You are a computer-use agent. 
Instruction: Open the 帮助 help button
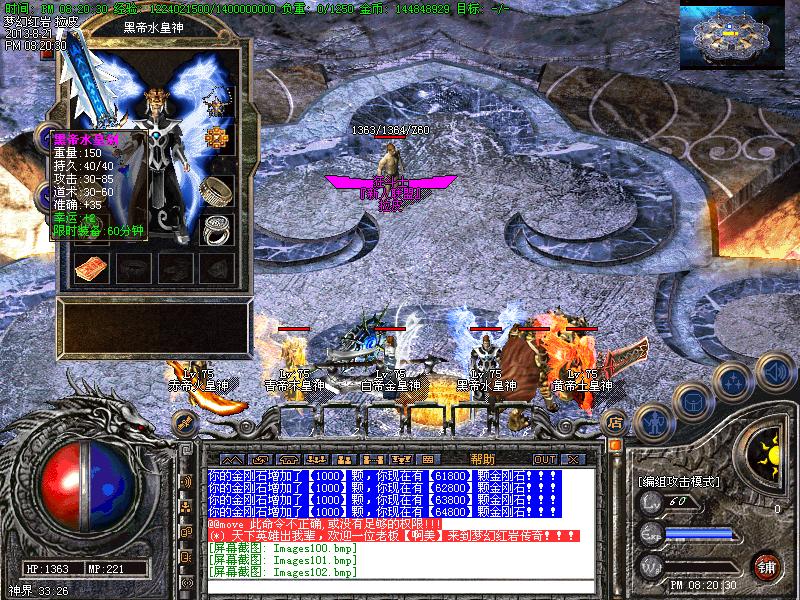(x=482, y=459)
